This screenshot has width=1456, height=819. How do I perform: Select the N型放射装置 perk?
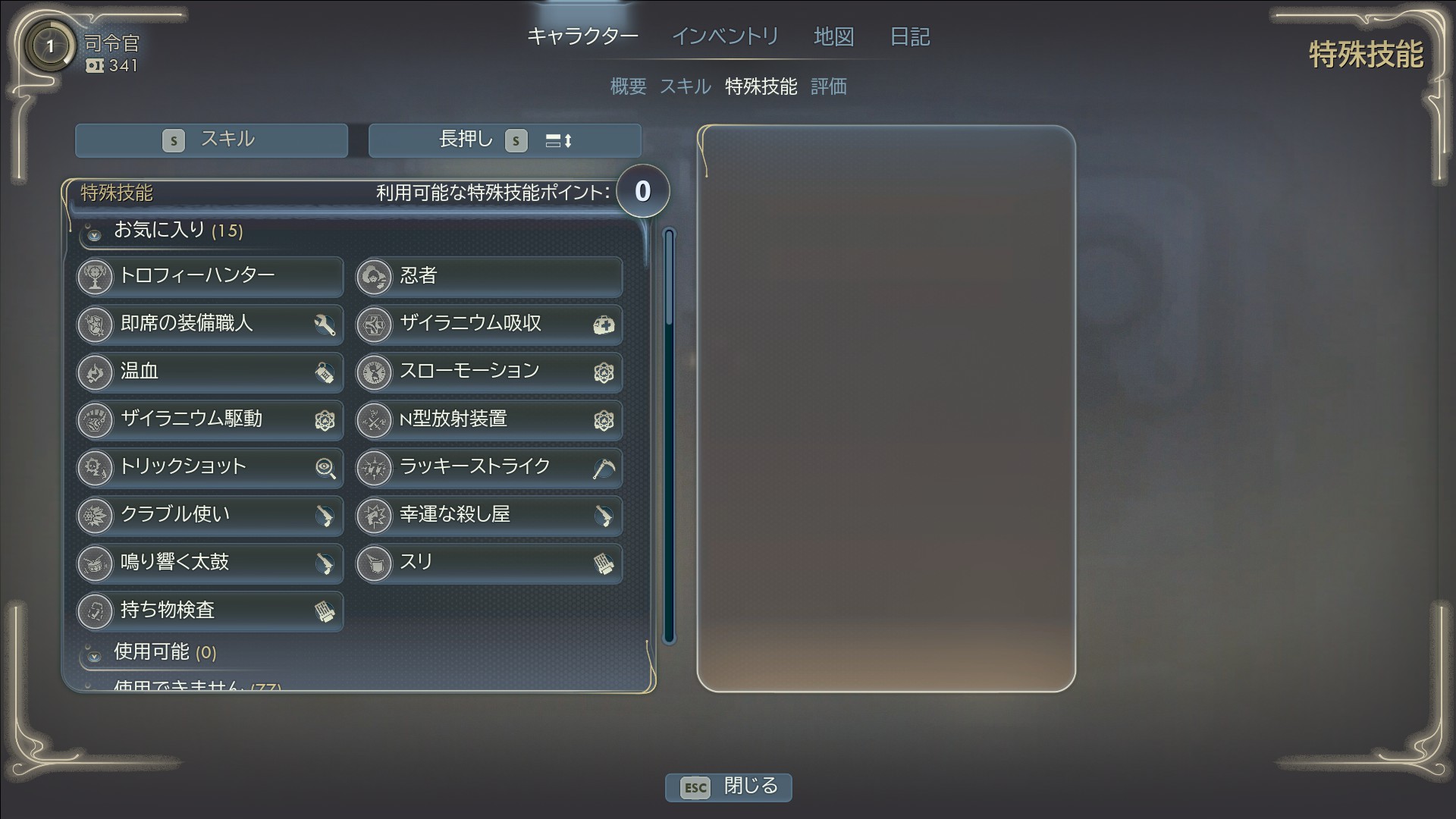pos(488,419)
